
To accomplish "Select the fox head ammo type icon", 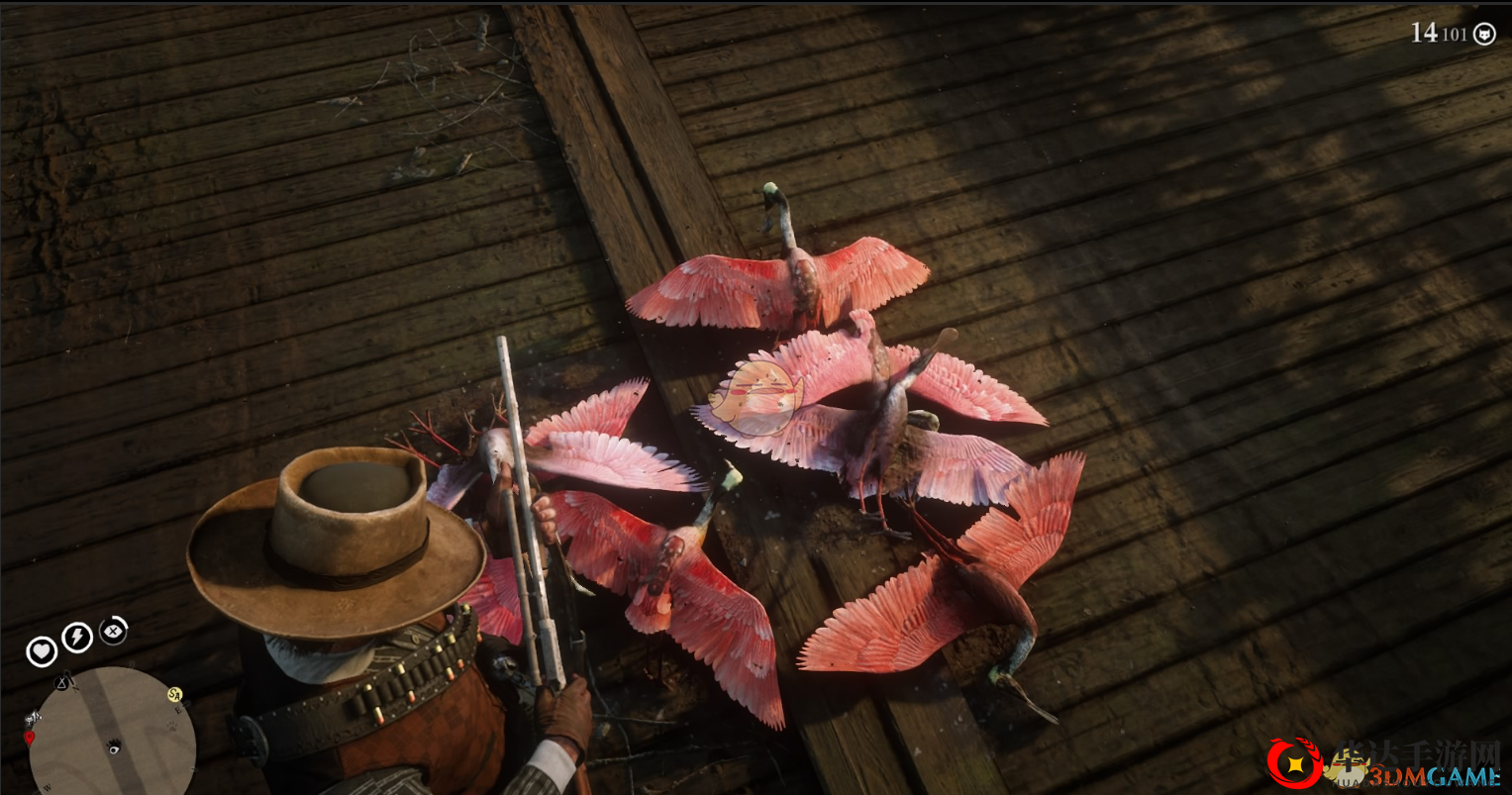I will tap(1484, 35).
